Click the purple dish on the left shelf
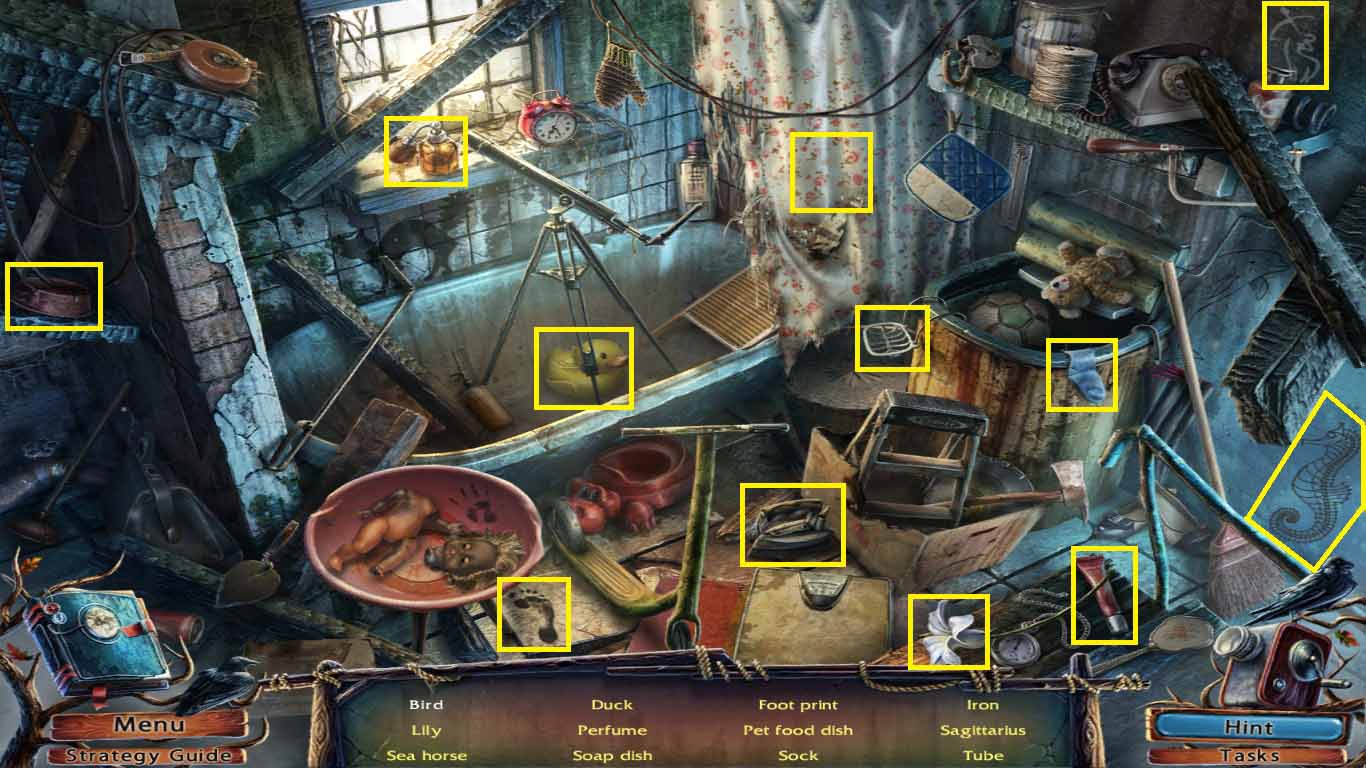This screenshot has width=1366, height=768. [x=52, y=295]
